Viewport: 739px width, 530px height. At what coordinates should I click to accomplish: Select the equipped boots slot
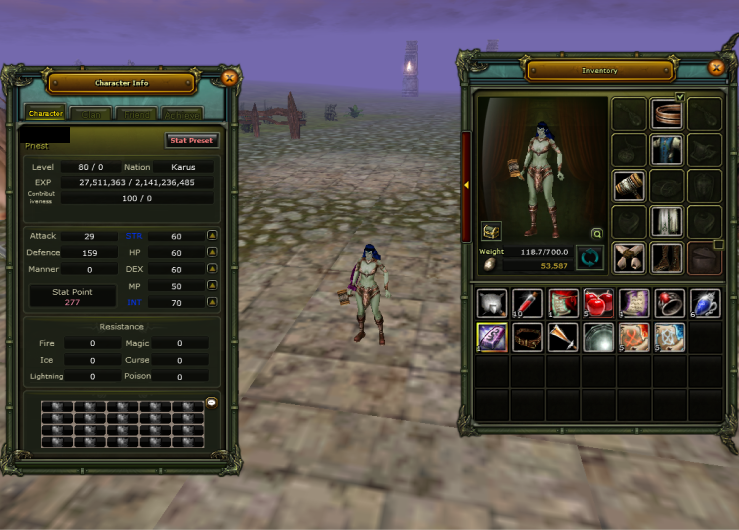[x=666, y=257]
